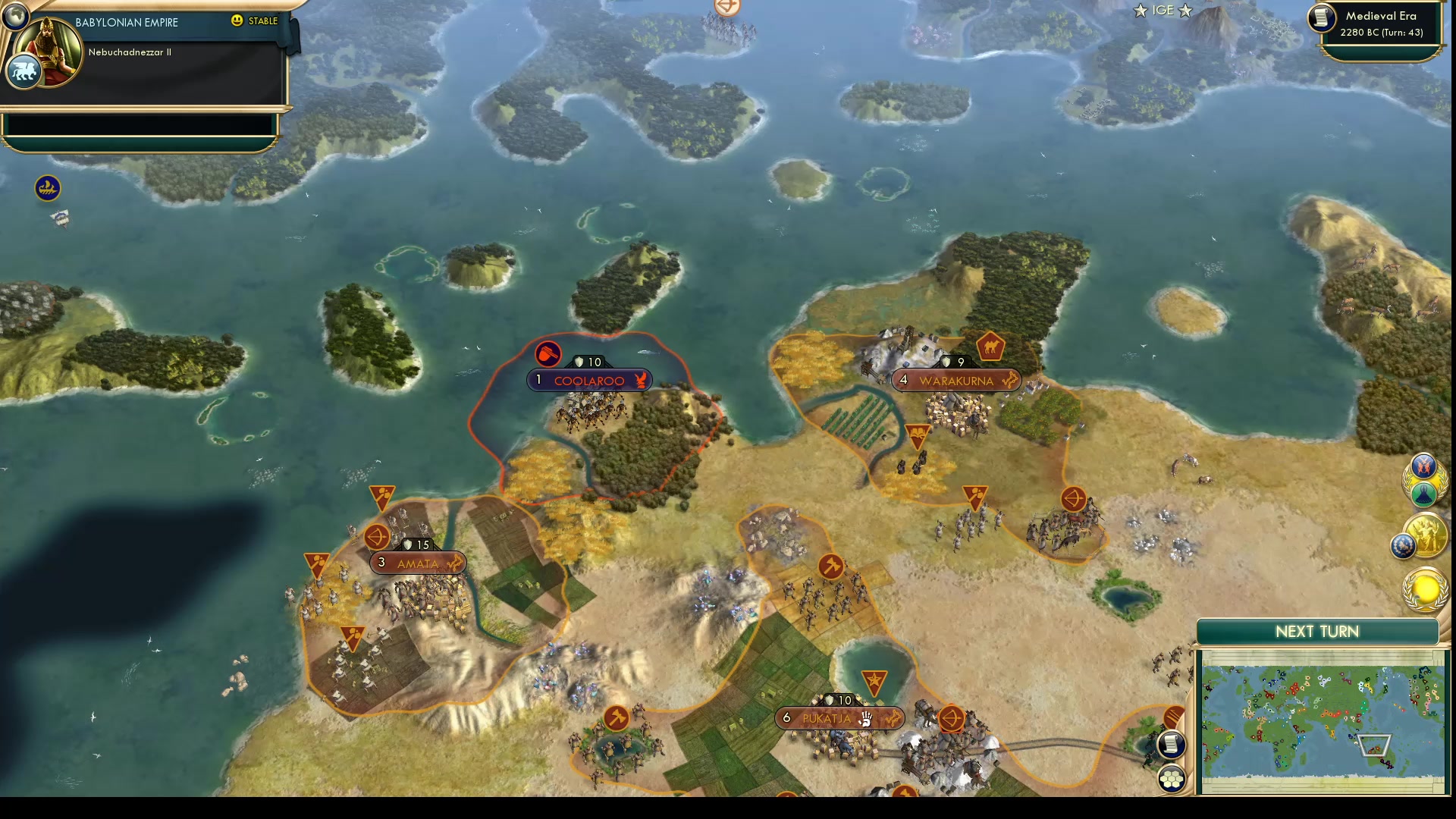
Task: Click the Medieval Era turn counter panel
Action: tap(1382, 24)
